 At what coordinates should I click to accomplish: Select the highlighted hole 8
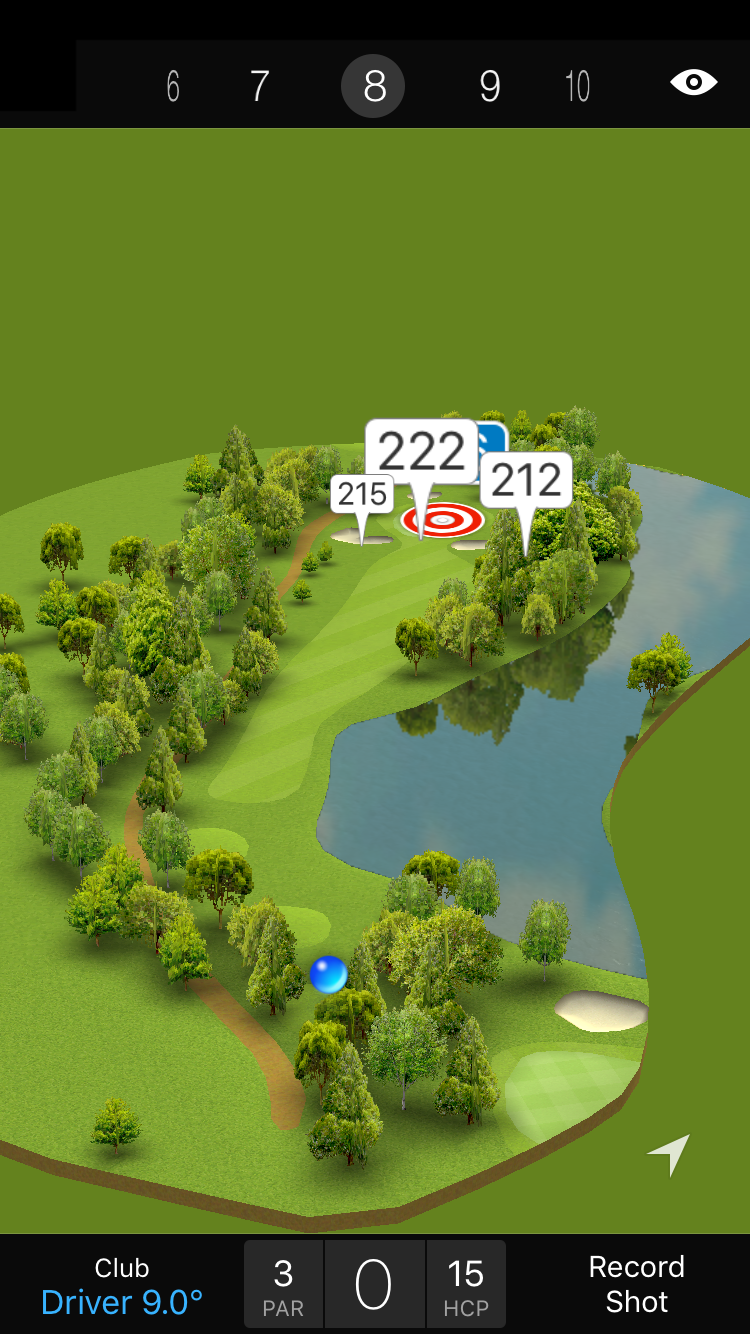coord(373,87)
